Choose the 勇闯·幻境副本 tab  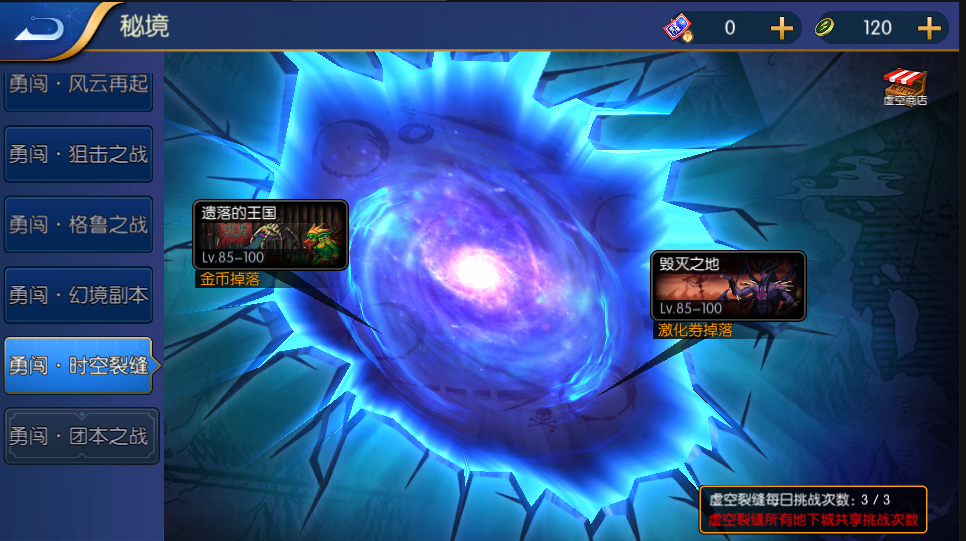coord(78,295)
